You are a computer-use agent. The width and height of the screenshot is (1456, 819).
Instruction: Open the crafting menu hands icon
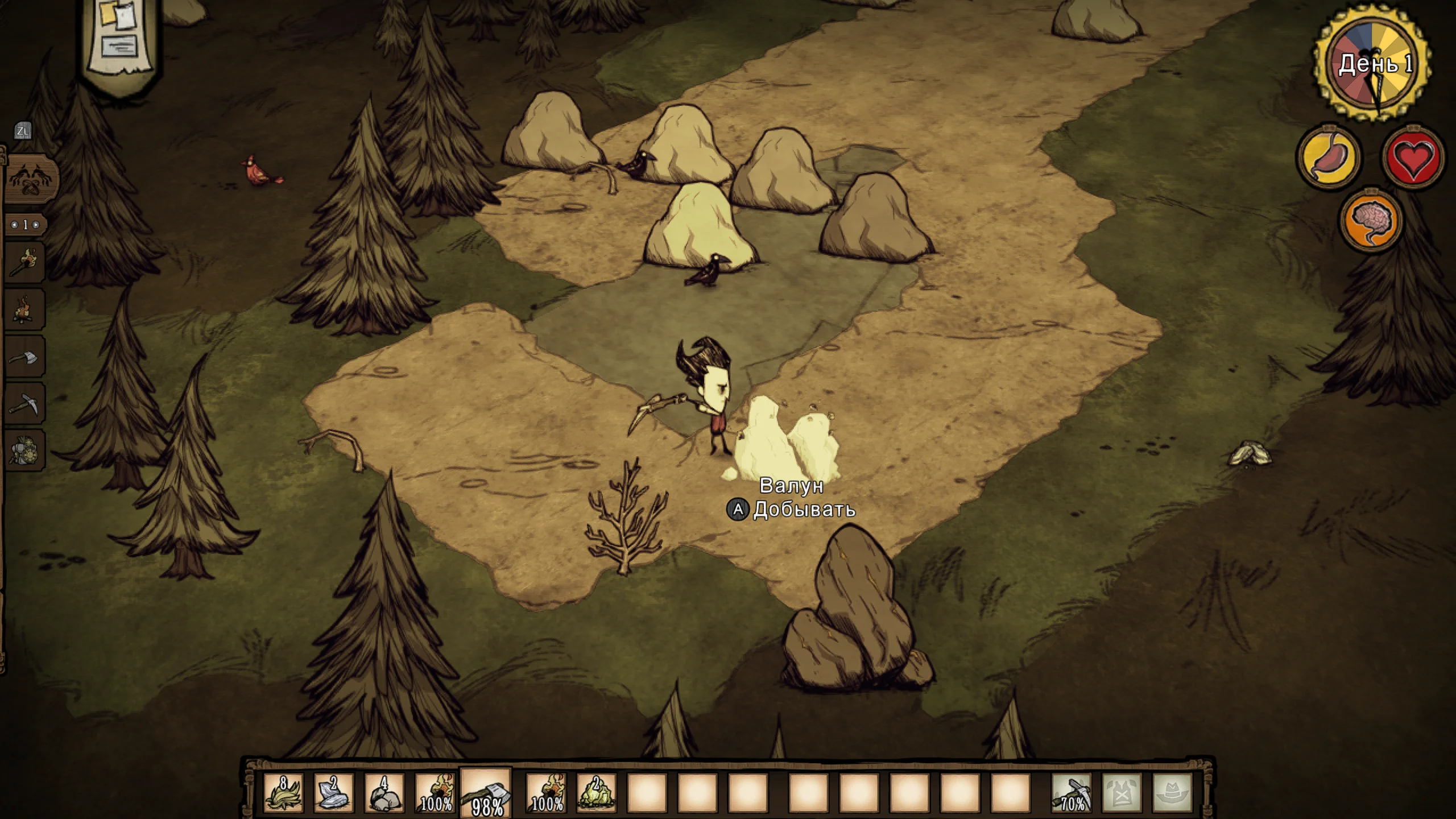[31, 179]
